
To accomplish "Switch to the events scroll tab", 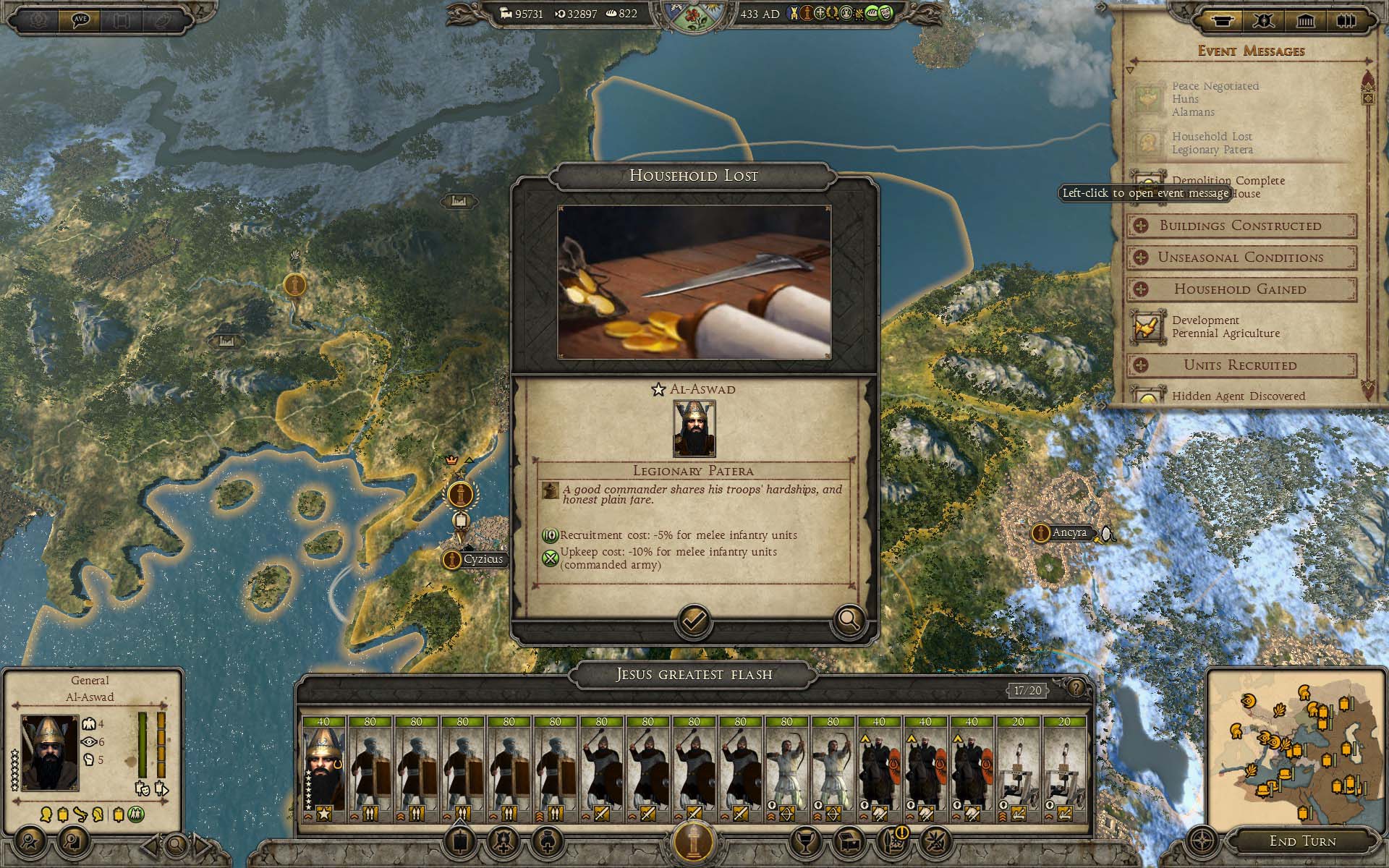I will point(1222,20).
